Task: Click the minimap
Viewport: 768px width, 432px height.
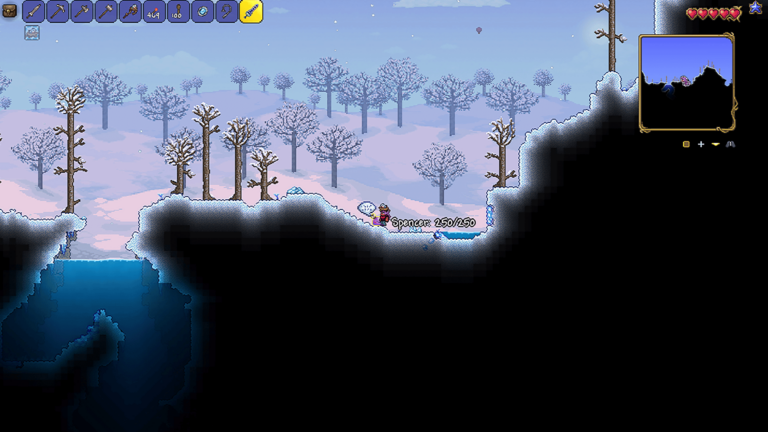Action: [686, 82]
